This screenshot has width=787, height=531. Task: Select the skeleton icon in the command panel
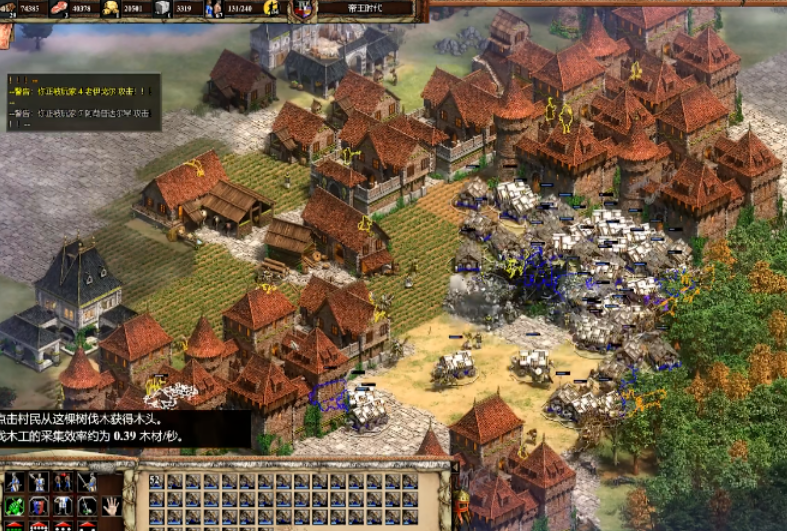[x=64, y=506]
